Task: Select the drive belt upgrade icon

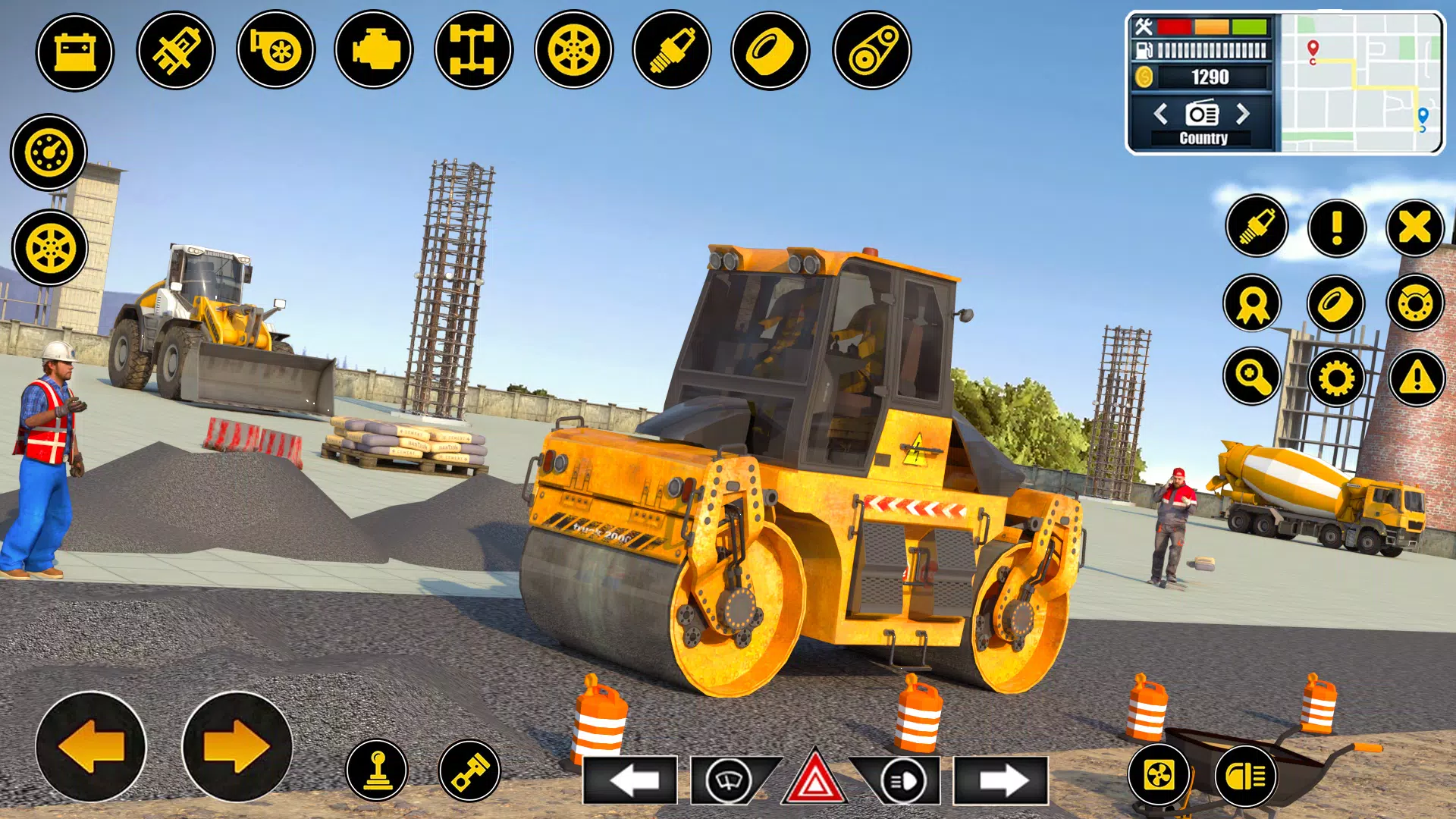Action: pyautogui.click(x=869, y=50)
